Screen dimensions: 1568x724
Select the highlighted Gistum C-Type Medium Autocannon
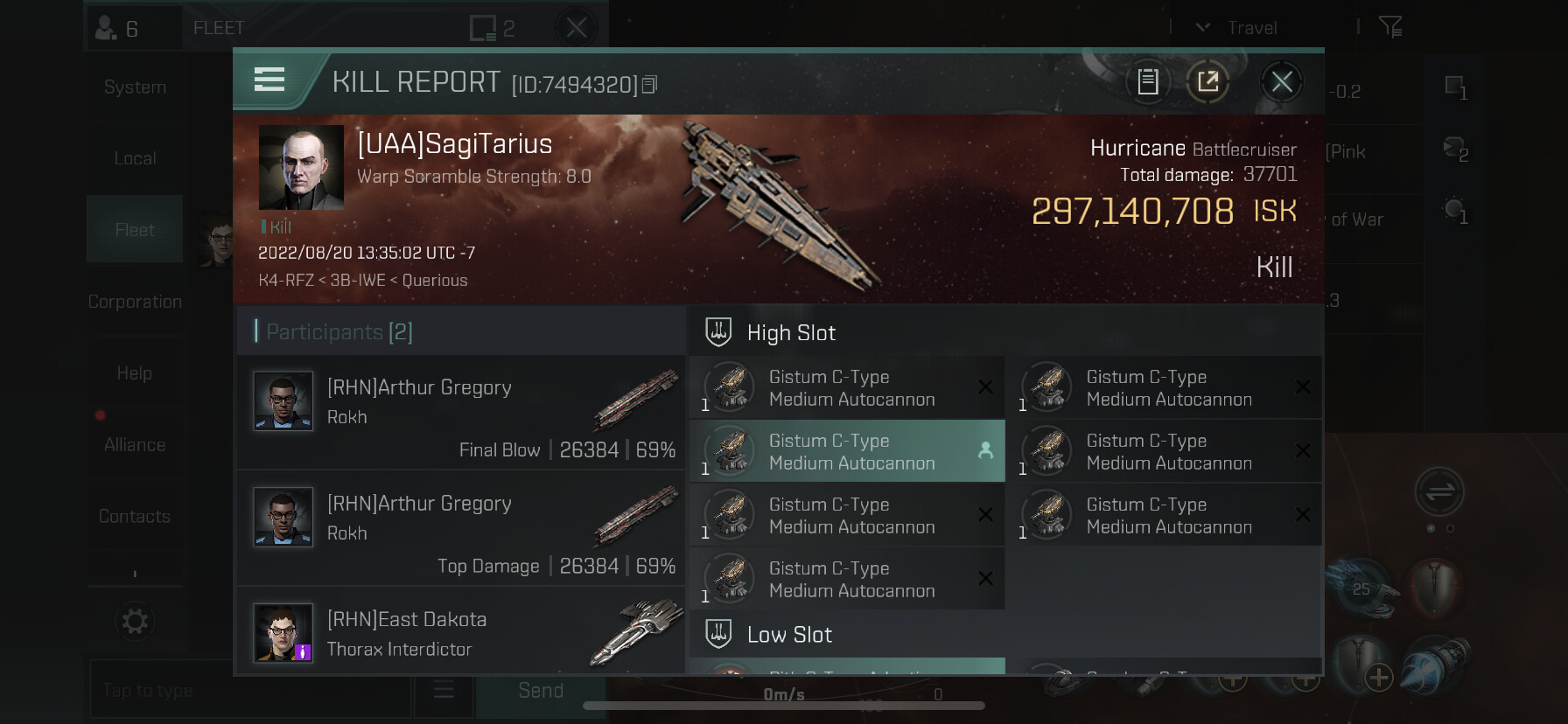click(x=847, y=451)
